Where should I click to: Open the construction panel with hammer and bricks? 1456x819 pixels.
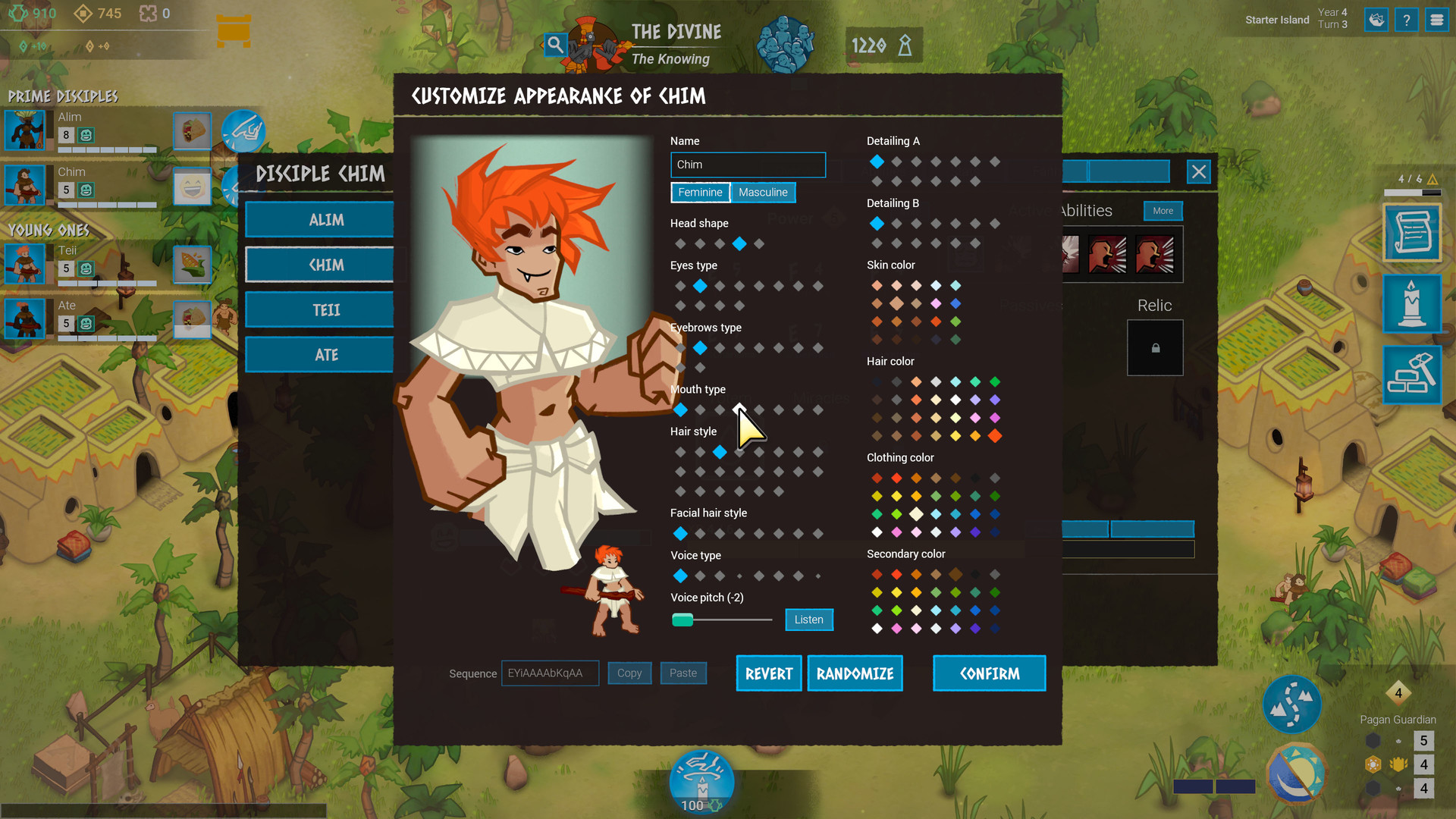pyautogui.click(x=1412, y=374)
